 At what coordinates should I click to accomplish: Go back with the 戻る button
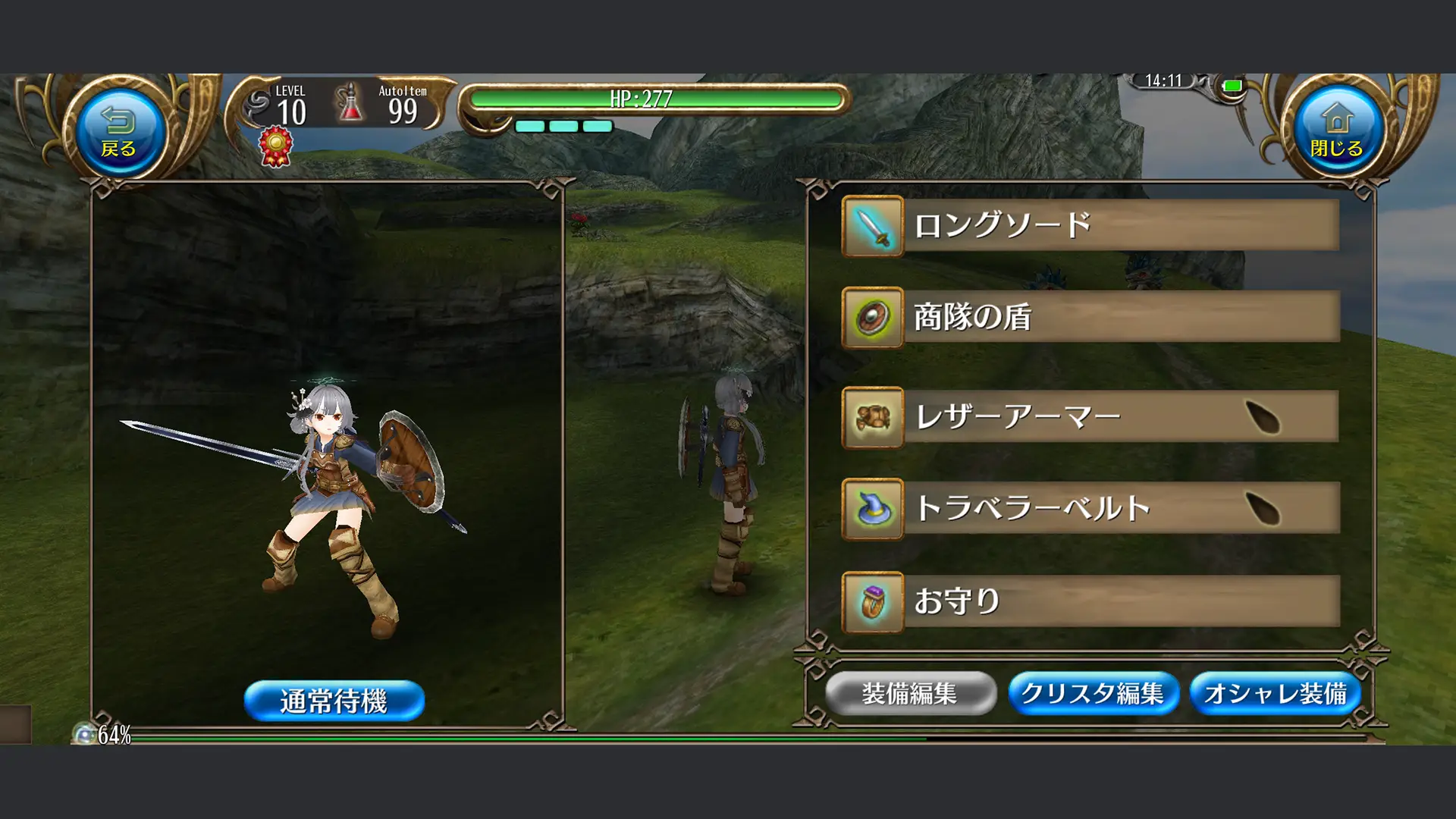coord(118,130)
